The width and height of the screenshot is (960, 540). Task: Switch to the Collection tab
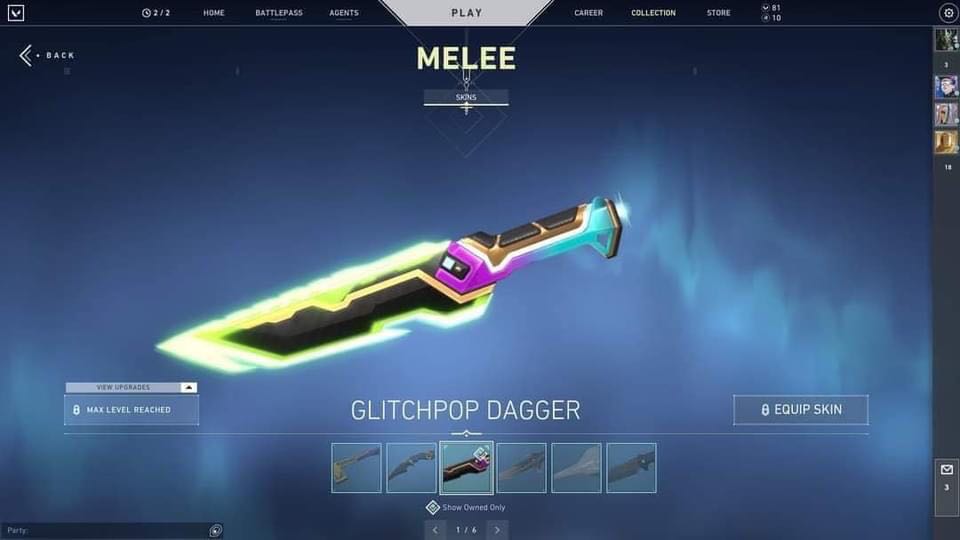[x=653, y=13]
